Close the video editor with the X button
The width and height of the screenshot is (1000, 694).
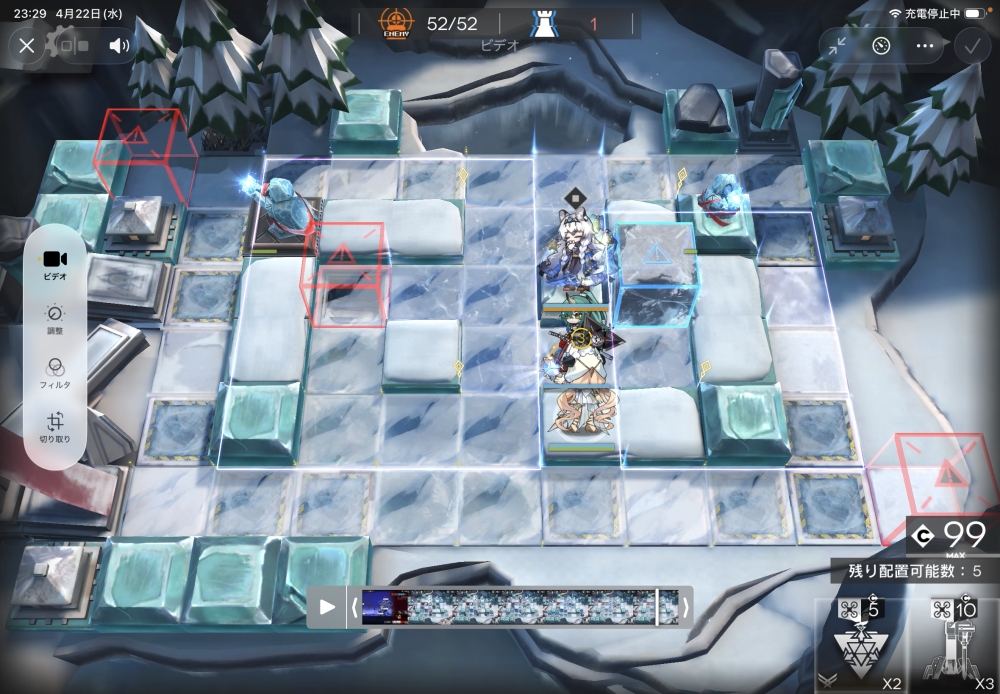point(27,45)
